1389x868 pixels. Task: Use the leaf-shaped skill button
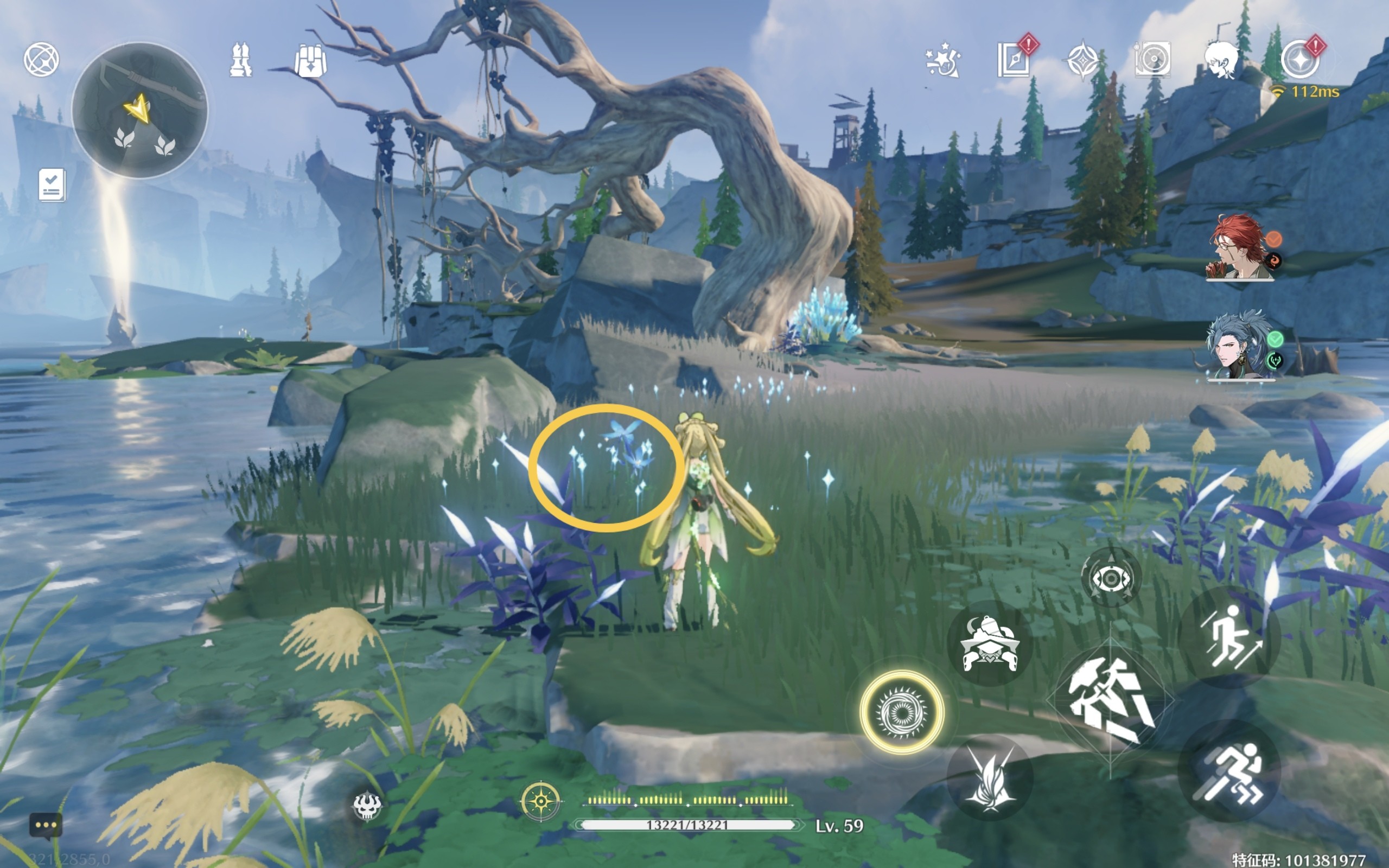990,778
